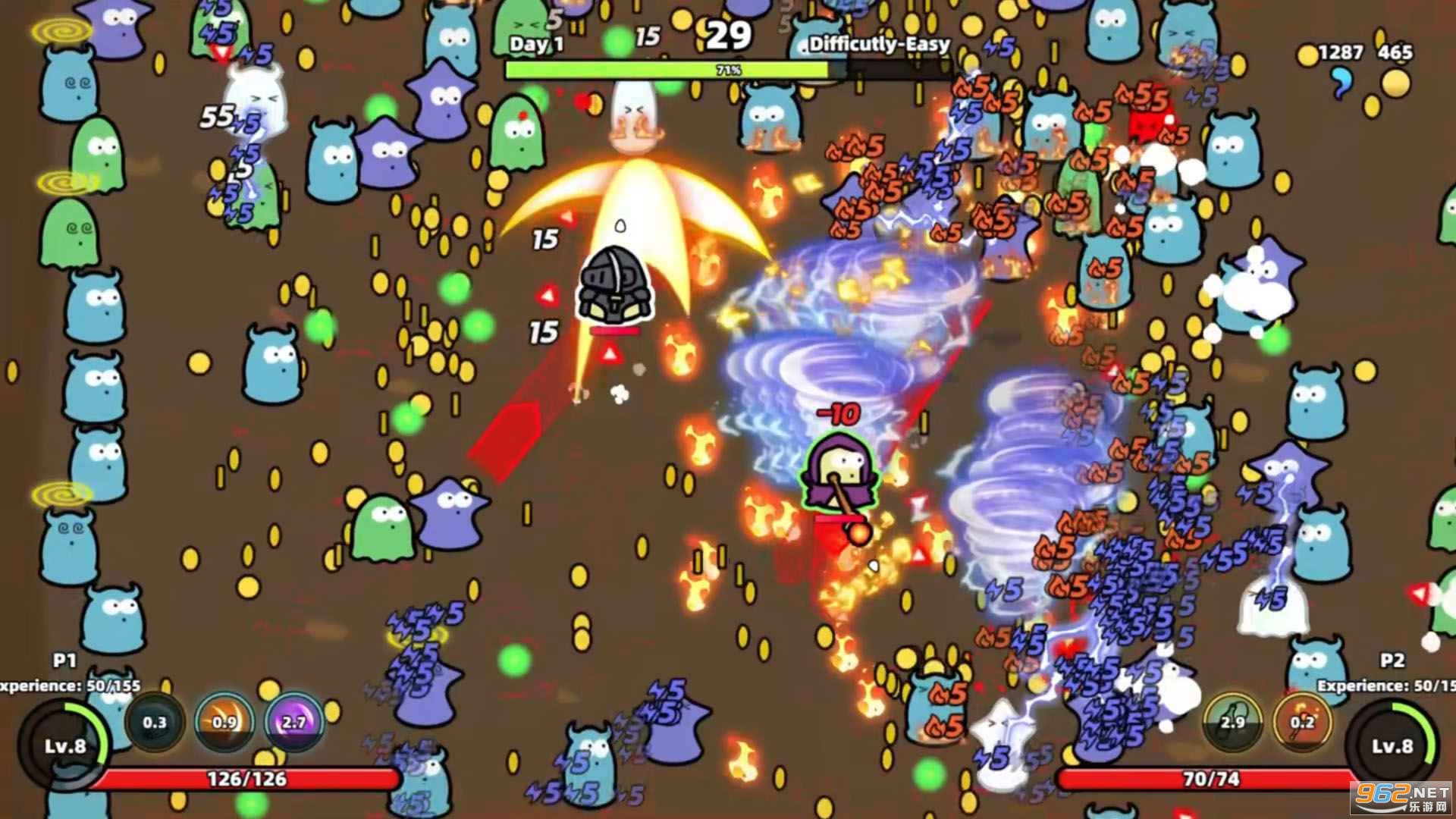
Task: Trigger P1's purple slash ability
Action: [293, 721]
